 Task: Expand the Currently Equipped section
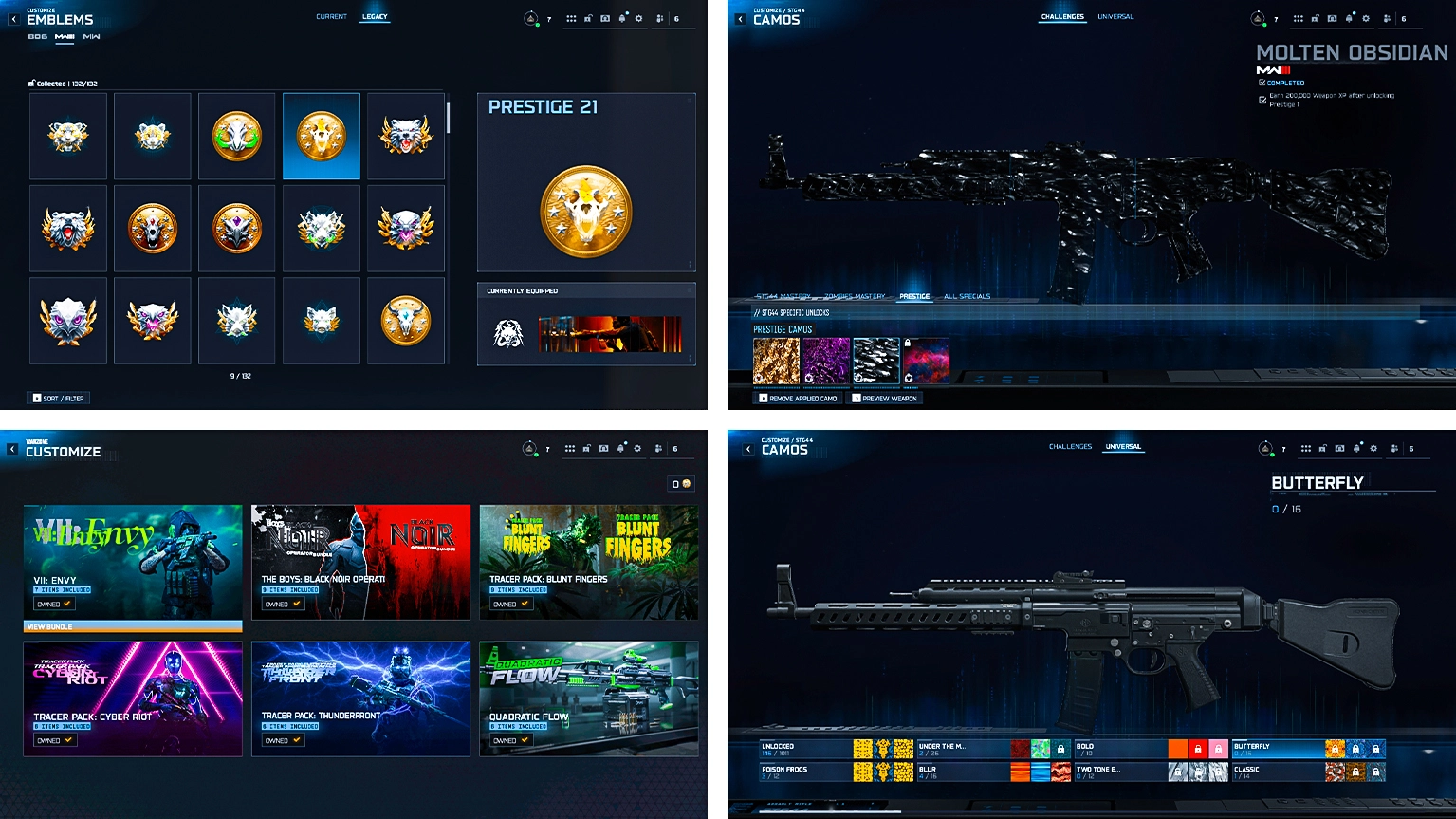click(691, 290)
